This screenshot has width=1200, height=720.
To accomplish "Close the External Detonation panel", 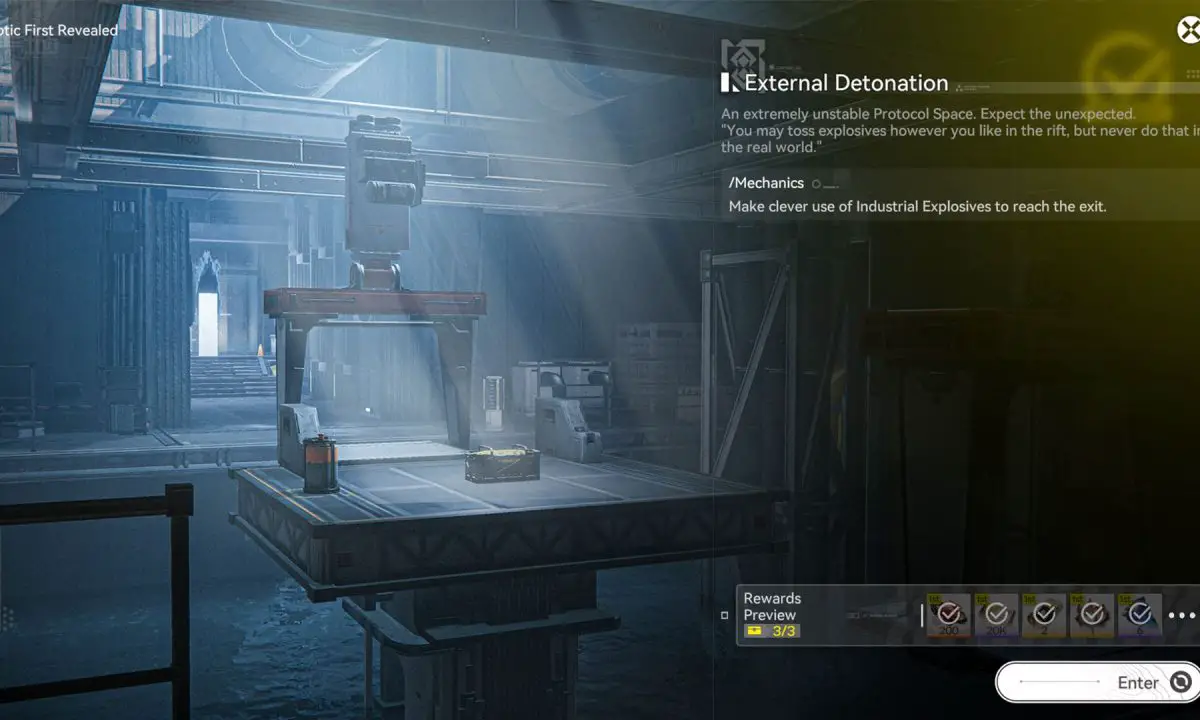I will pyautogui.click(x=1189, y=30).
